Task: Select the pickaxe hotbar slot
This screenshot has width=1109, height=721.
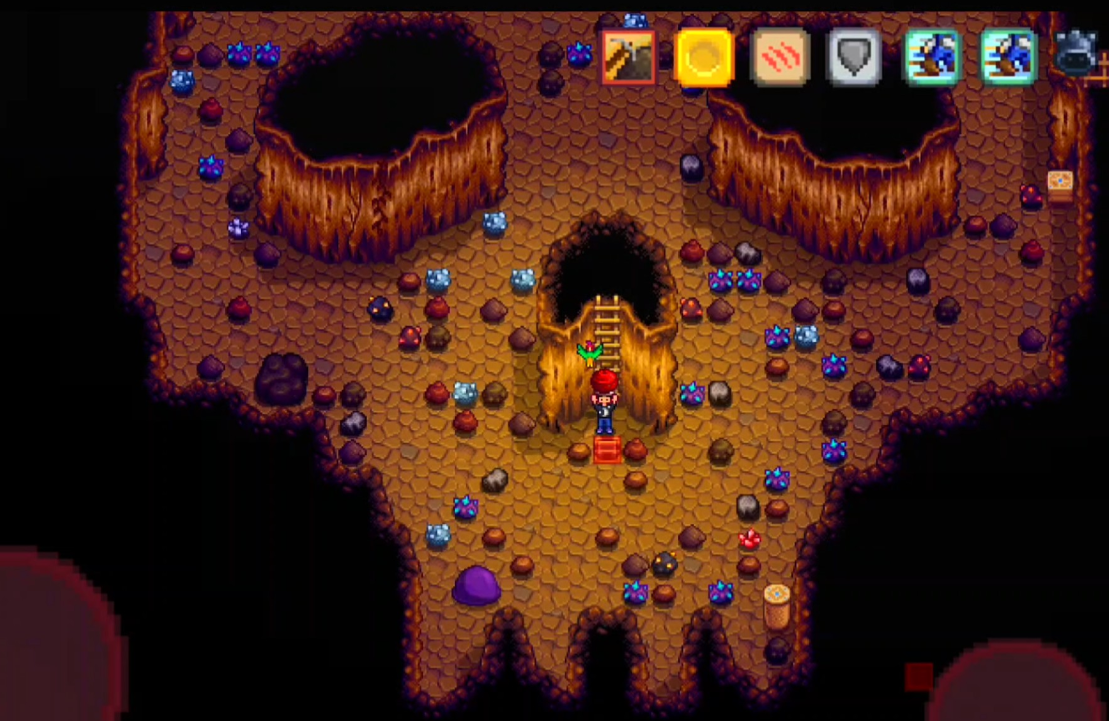Action: click(629, 57)
